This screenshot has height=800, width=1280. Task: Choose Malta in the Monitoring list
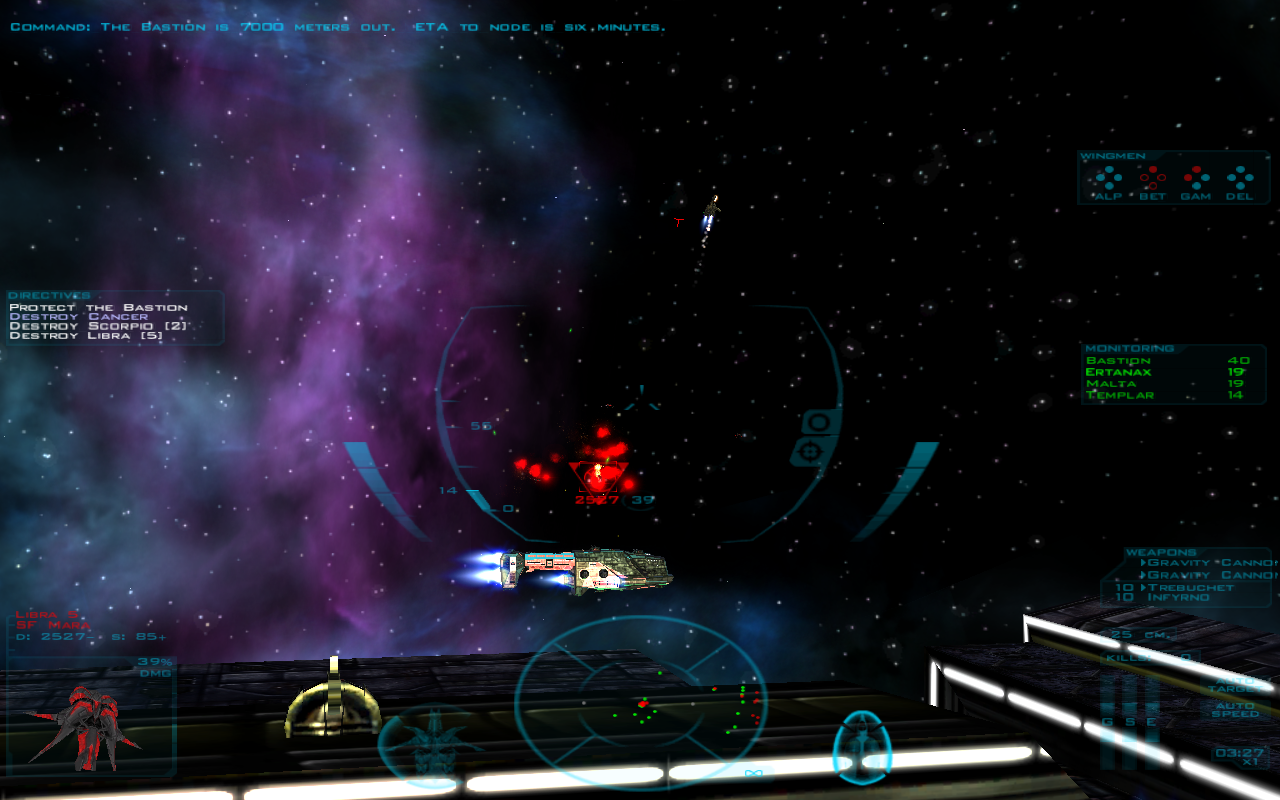1110,384
